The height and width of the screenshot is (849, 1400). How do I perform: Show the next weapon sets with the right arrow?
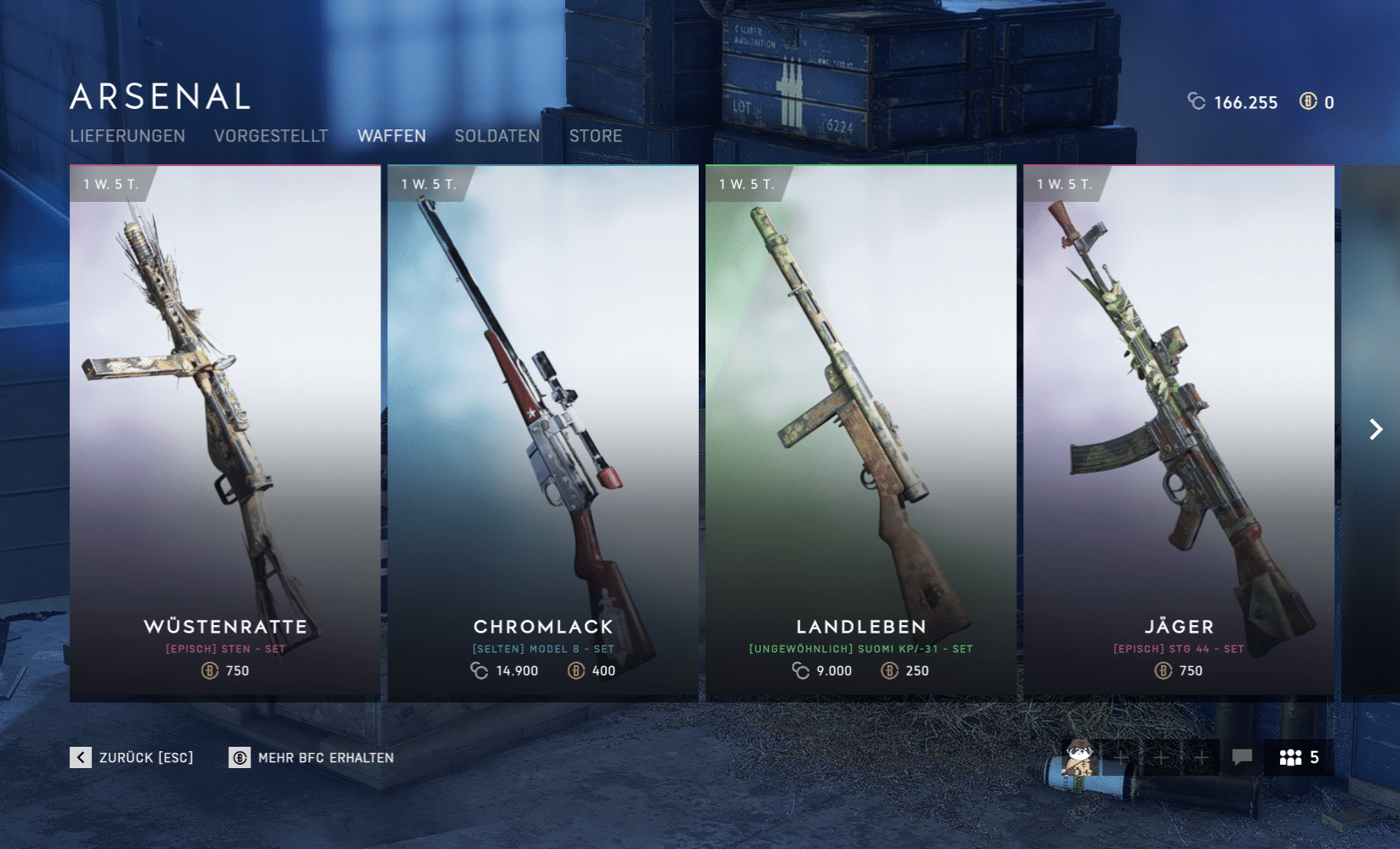pos(1375,429)
